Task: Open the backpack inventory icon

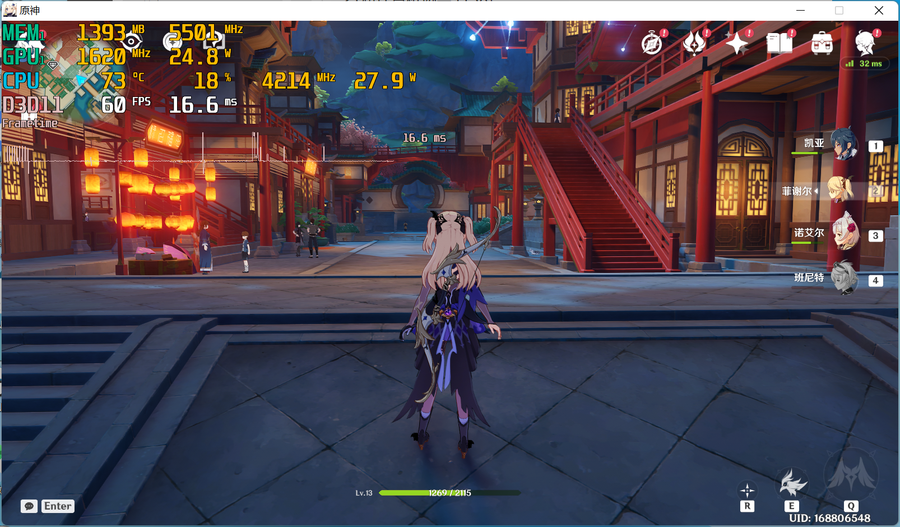Action: 822,42
